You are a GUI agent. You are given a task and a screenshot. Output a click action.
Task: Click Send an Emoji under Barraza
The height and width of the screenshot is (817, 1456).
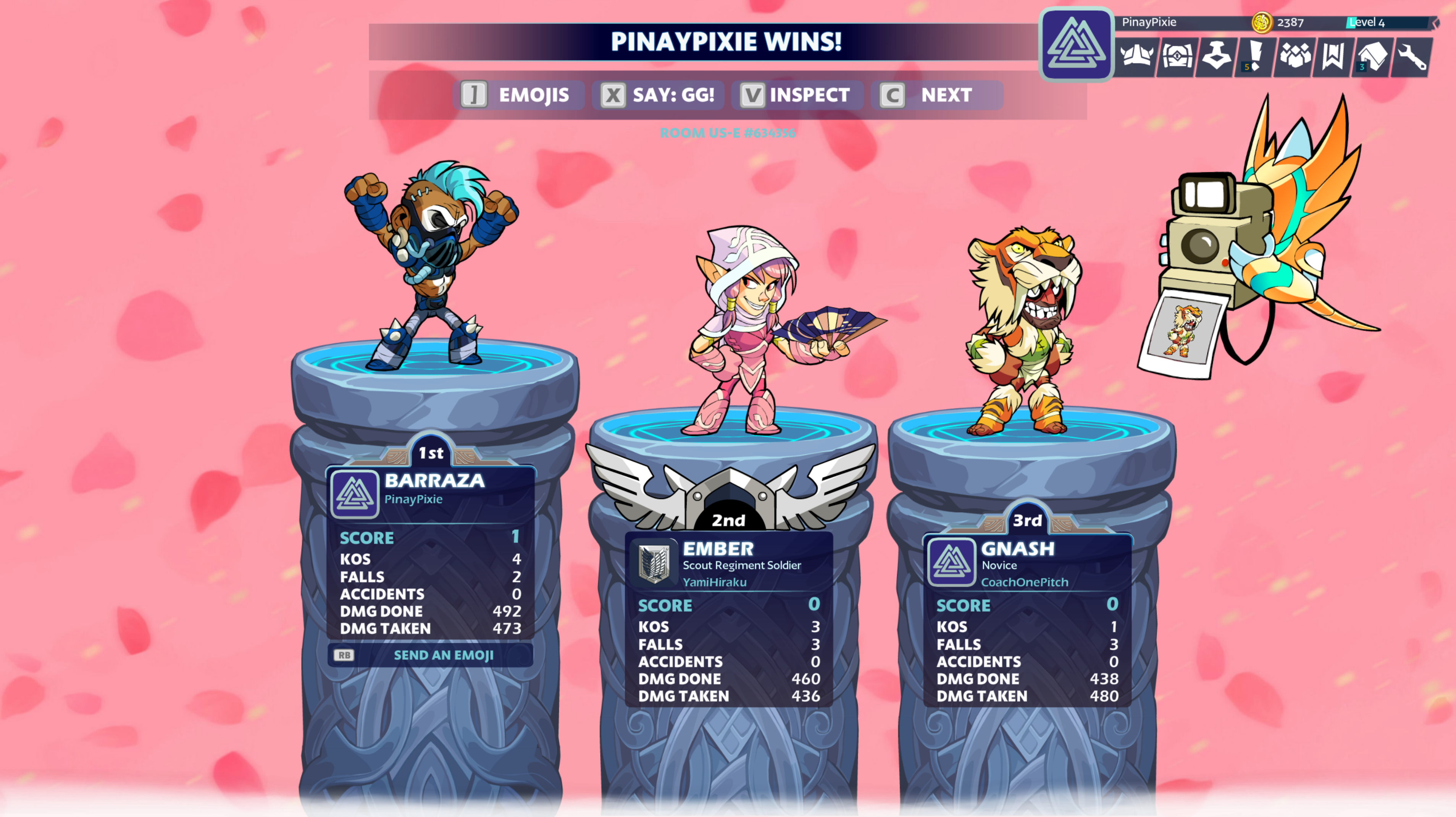coord(431,655)
